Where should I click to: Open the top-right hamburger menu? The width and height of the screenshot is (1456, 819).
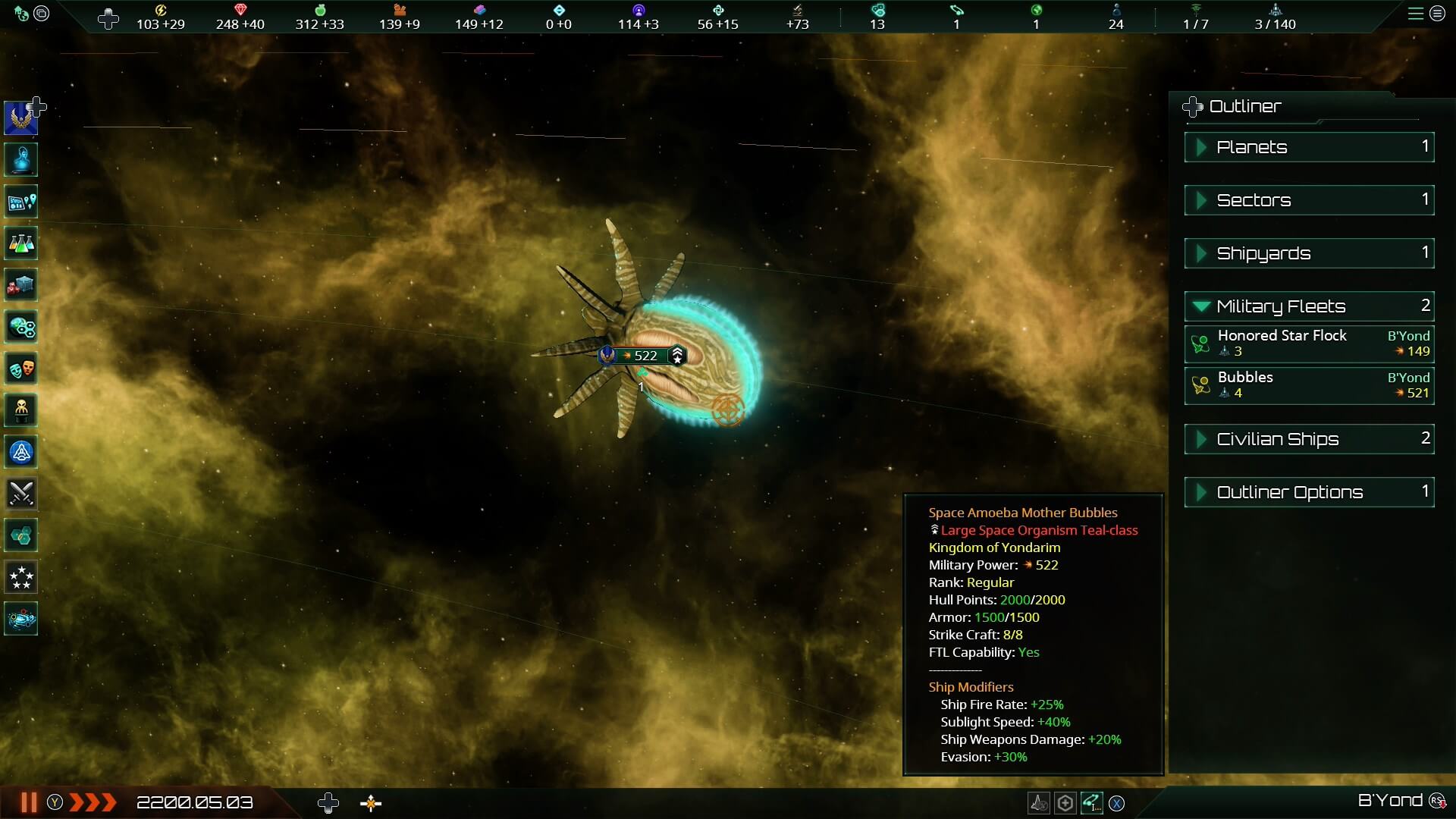point(1415,14)
